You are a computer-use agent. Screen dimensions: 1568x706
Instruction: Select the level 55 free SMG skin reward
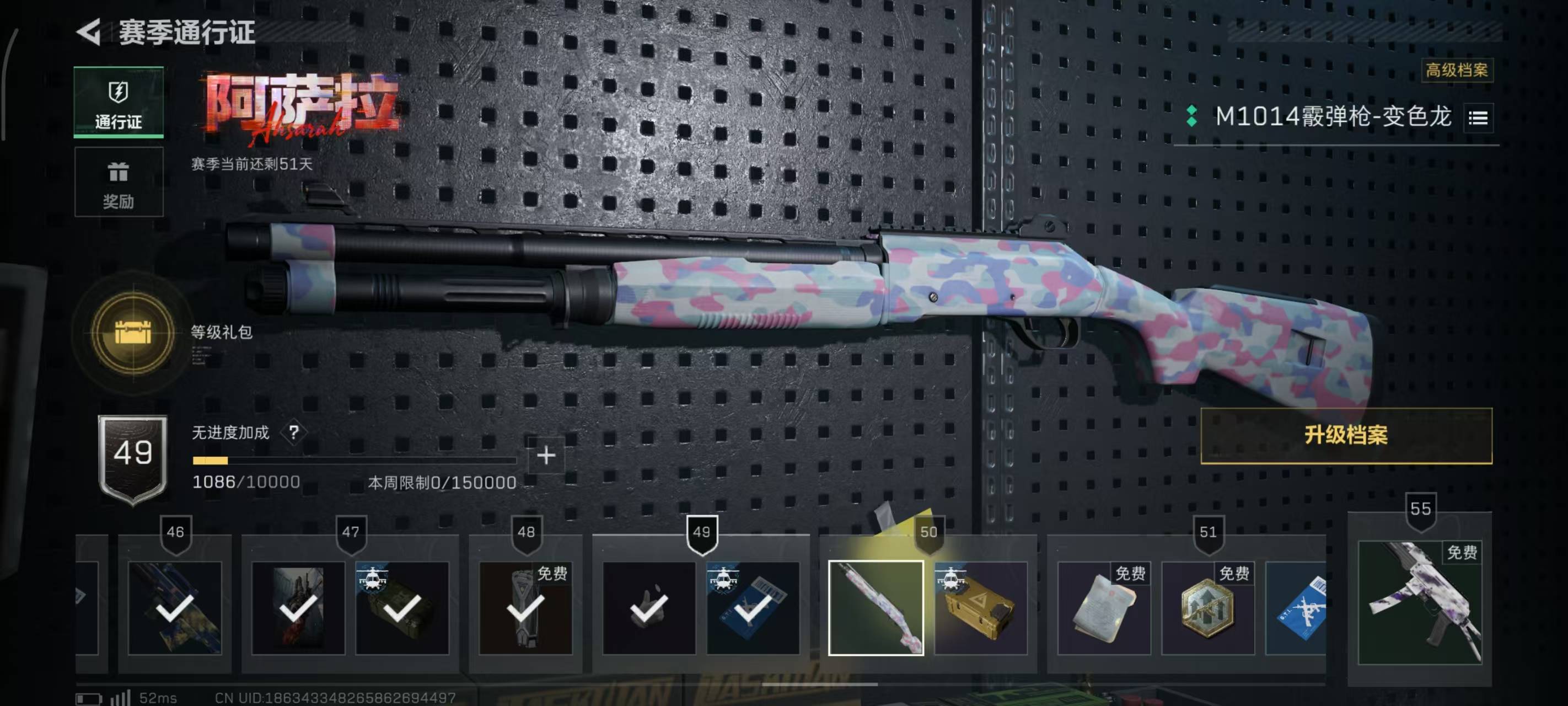coord(1420,602)
